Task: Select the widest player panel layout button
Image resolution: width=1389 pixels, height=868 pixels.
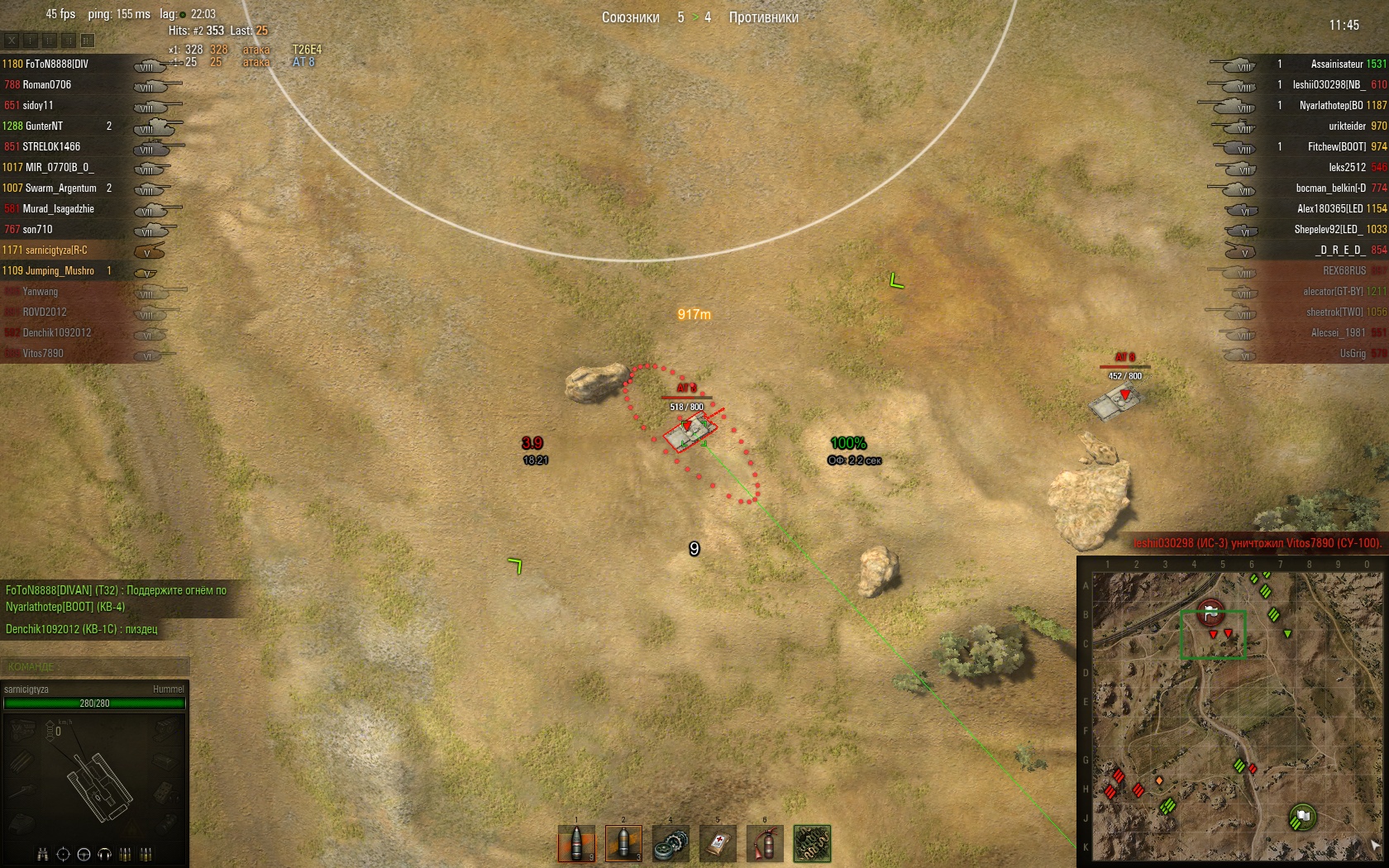Action: [x=88, y=40]
